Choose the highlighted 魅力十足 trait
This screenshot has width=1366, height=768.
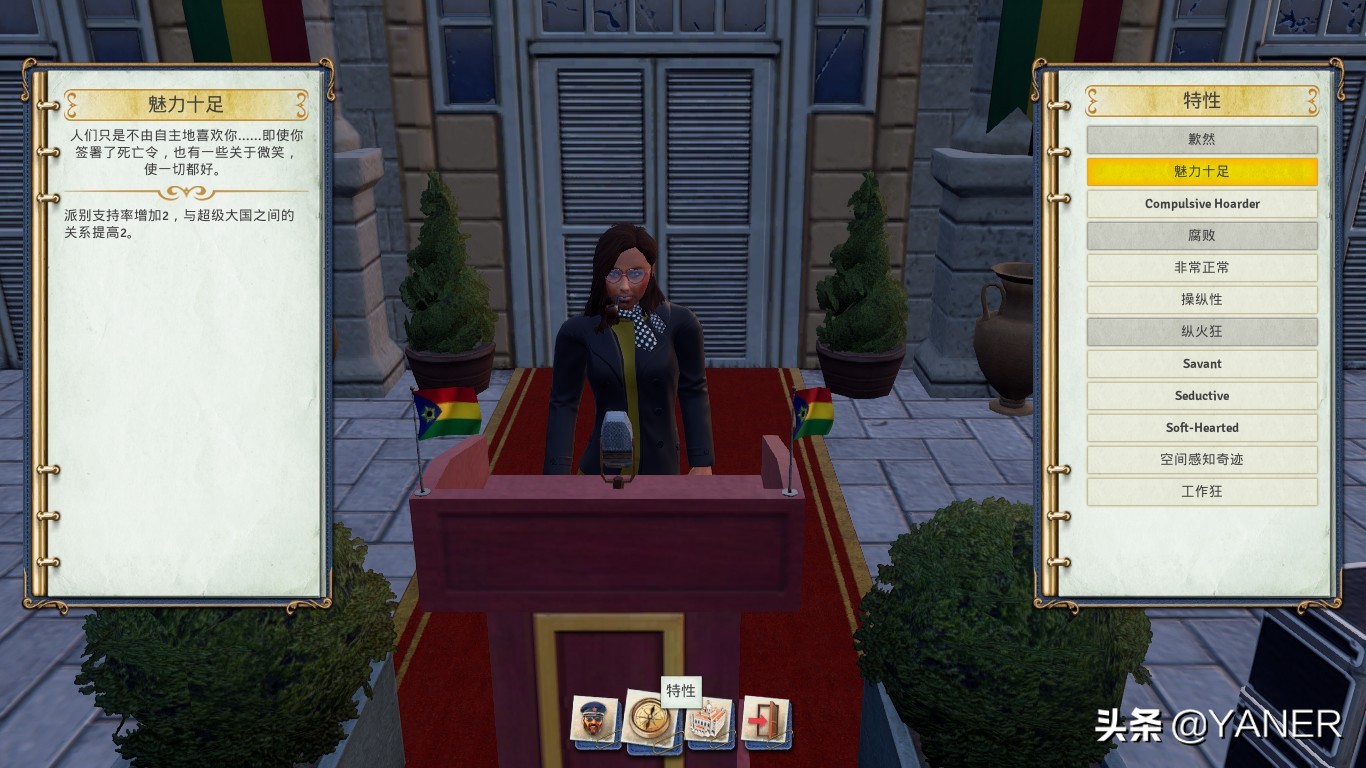[x=1201, y=172]
